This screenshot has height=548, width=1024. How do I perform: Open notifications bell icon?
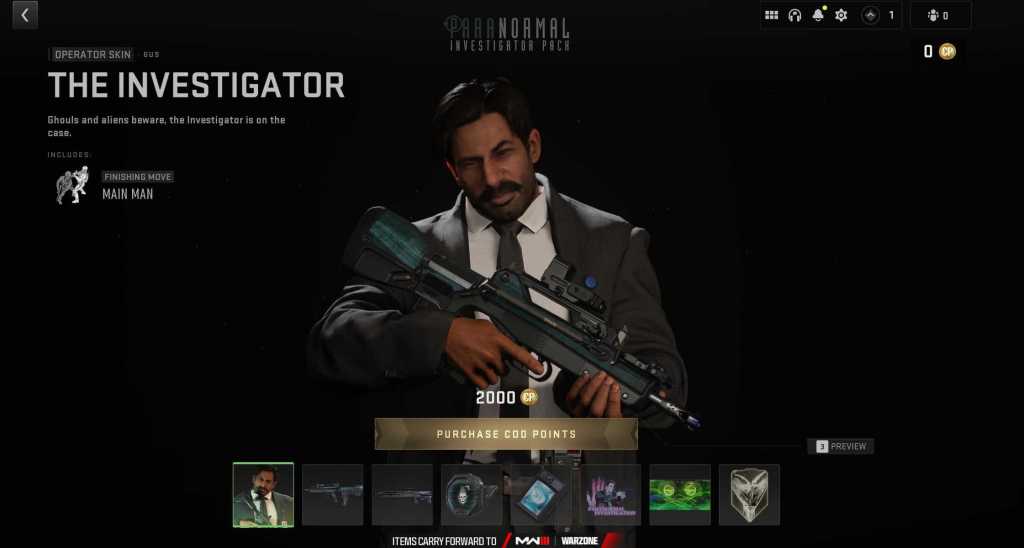point(818,15)
